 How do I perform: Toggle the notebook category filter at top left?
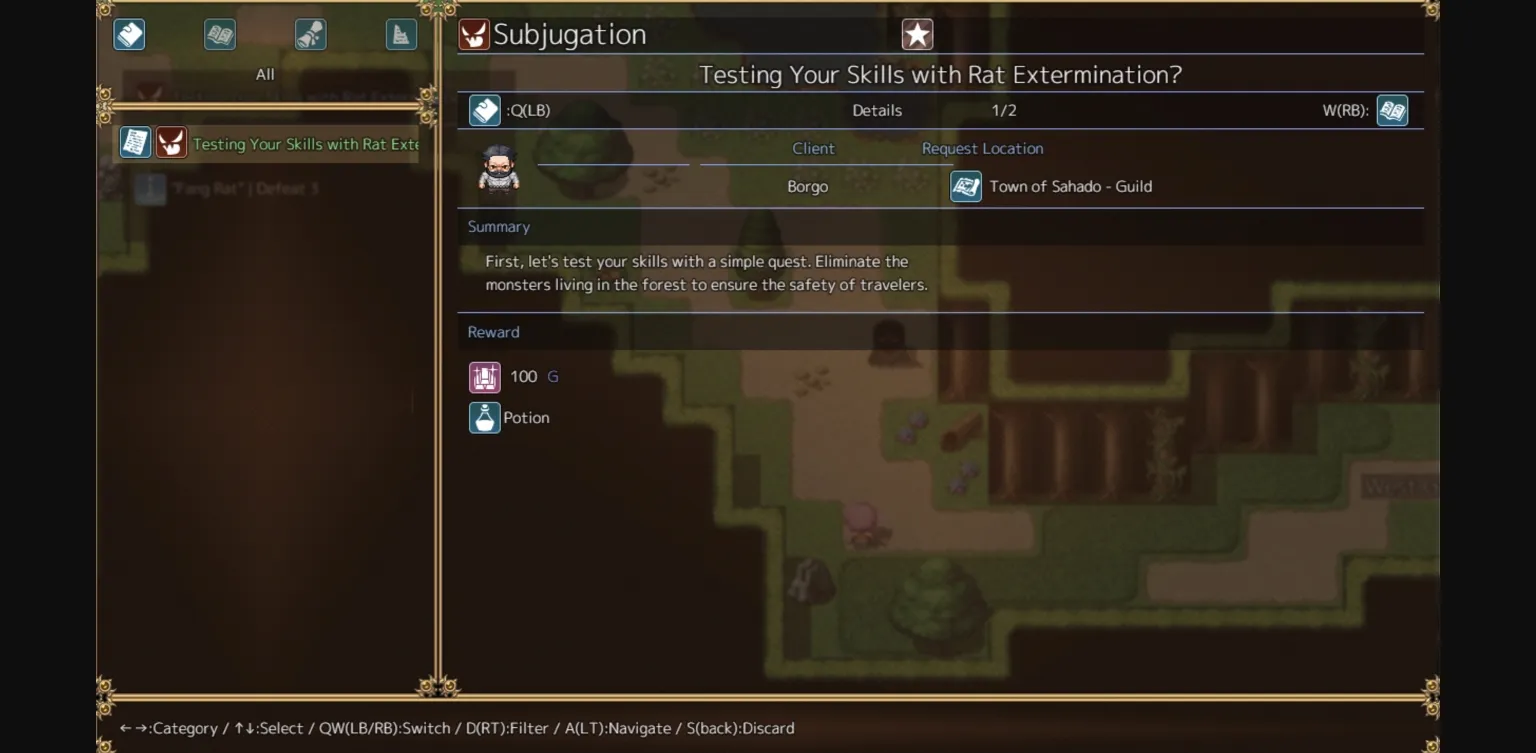pos(129,33)
